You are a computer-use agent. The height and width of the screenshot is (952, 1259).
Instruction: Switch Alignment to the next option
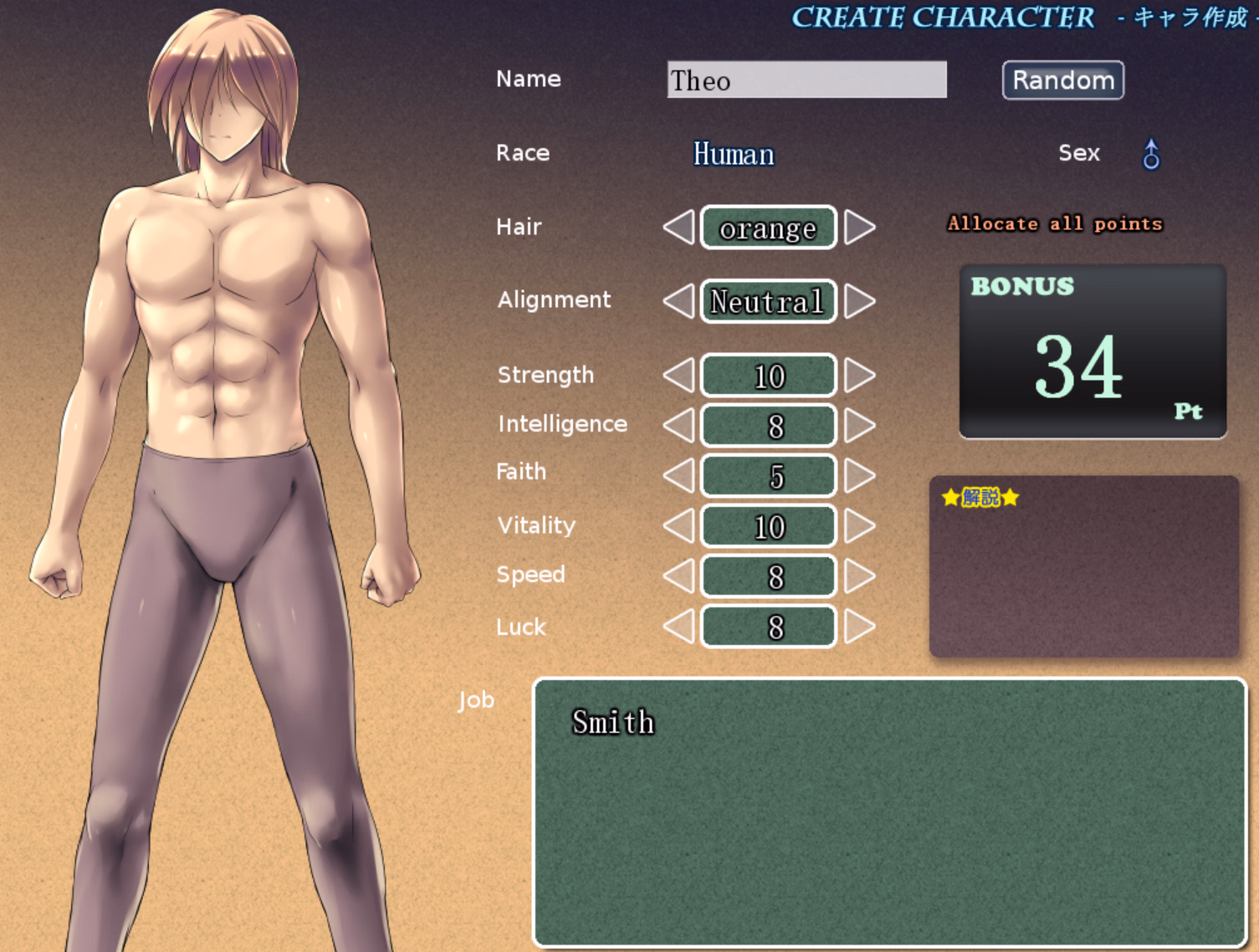coord(860,301)
